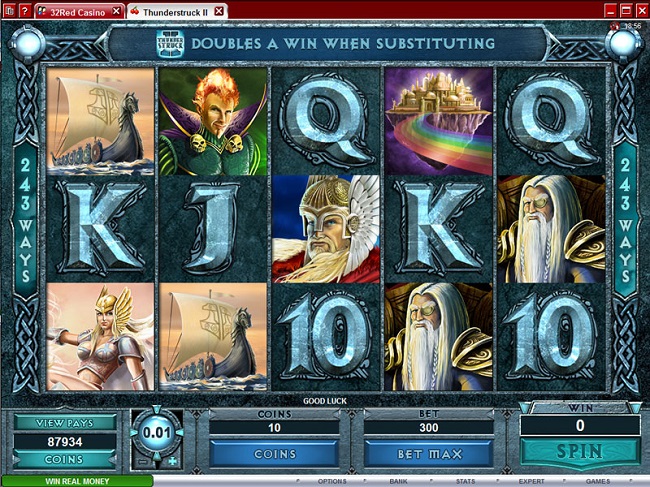This screenshot has width=650, height=487.
Task: Increase coin size with plus button
Action: (173, 461)
